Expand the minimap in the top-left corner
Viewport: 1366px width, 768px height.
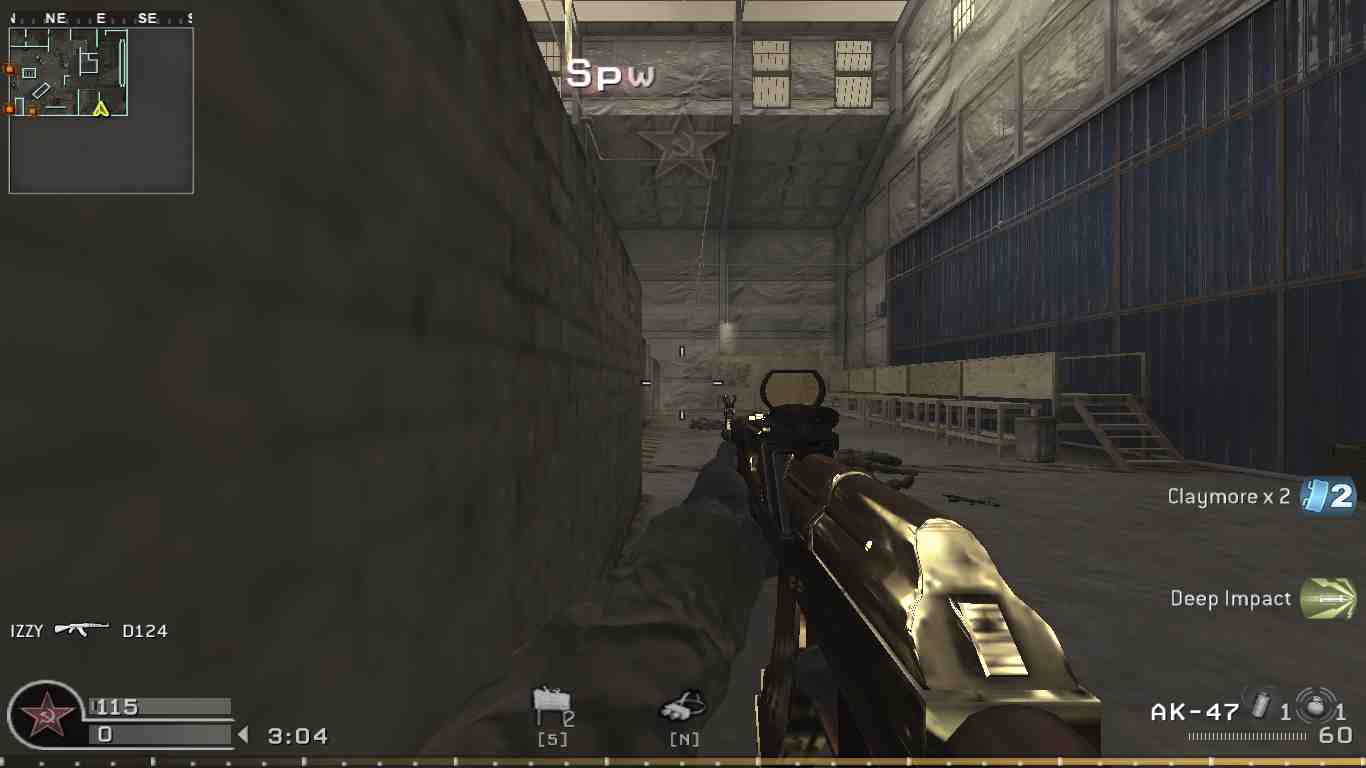pyautogui.click(x=100, y=112)
